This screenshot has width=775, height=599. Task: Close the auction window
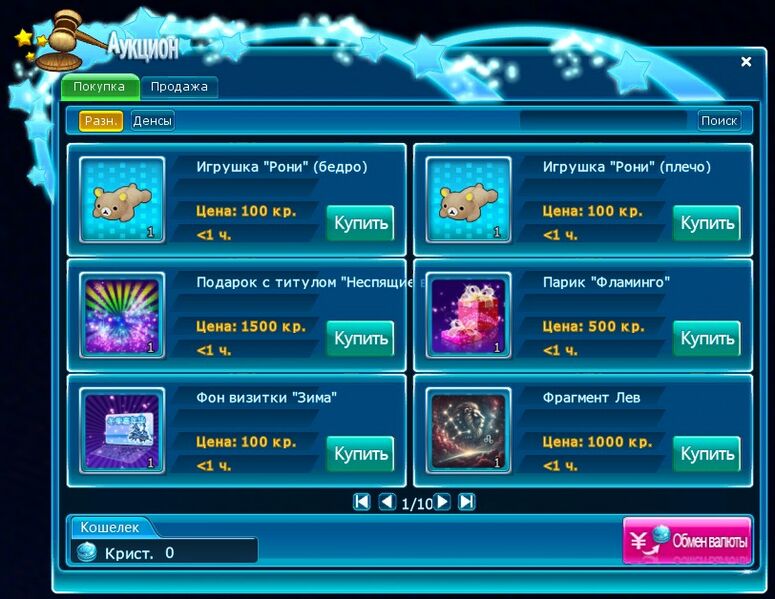[x=746, y=62]
